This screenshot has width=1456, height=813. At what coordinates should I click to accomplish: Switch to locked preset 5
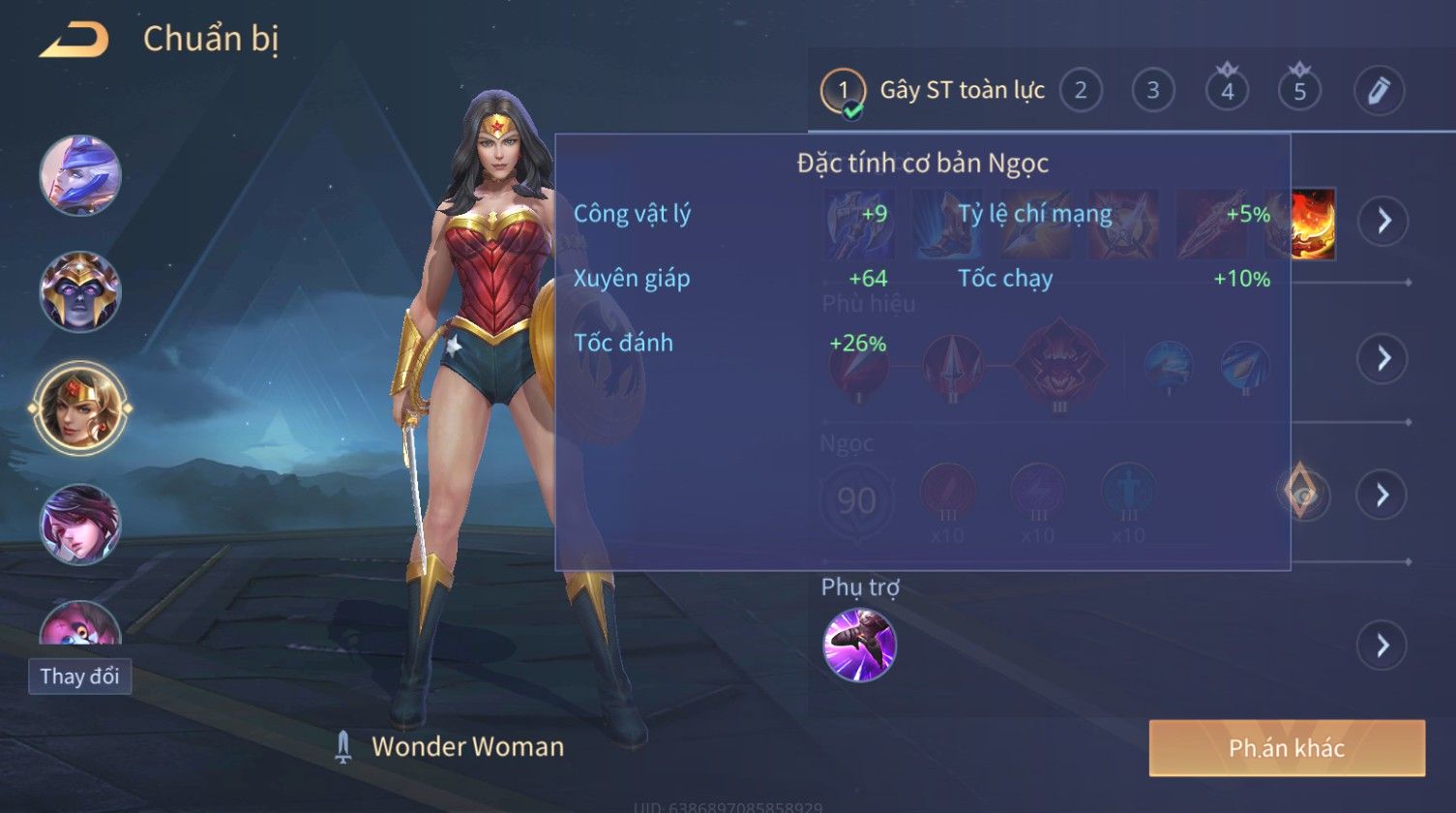coord(1299,91)
